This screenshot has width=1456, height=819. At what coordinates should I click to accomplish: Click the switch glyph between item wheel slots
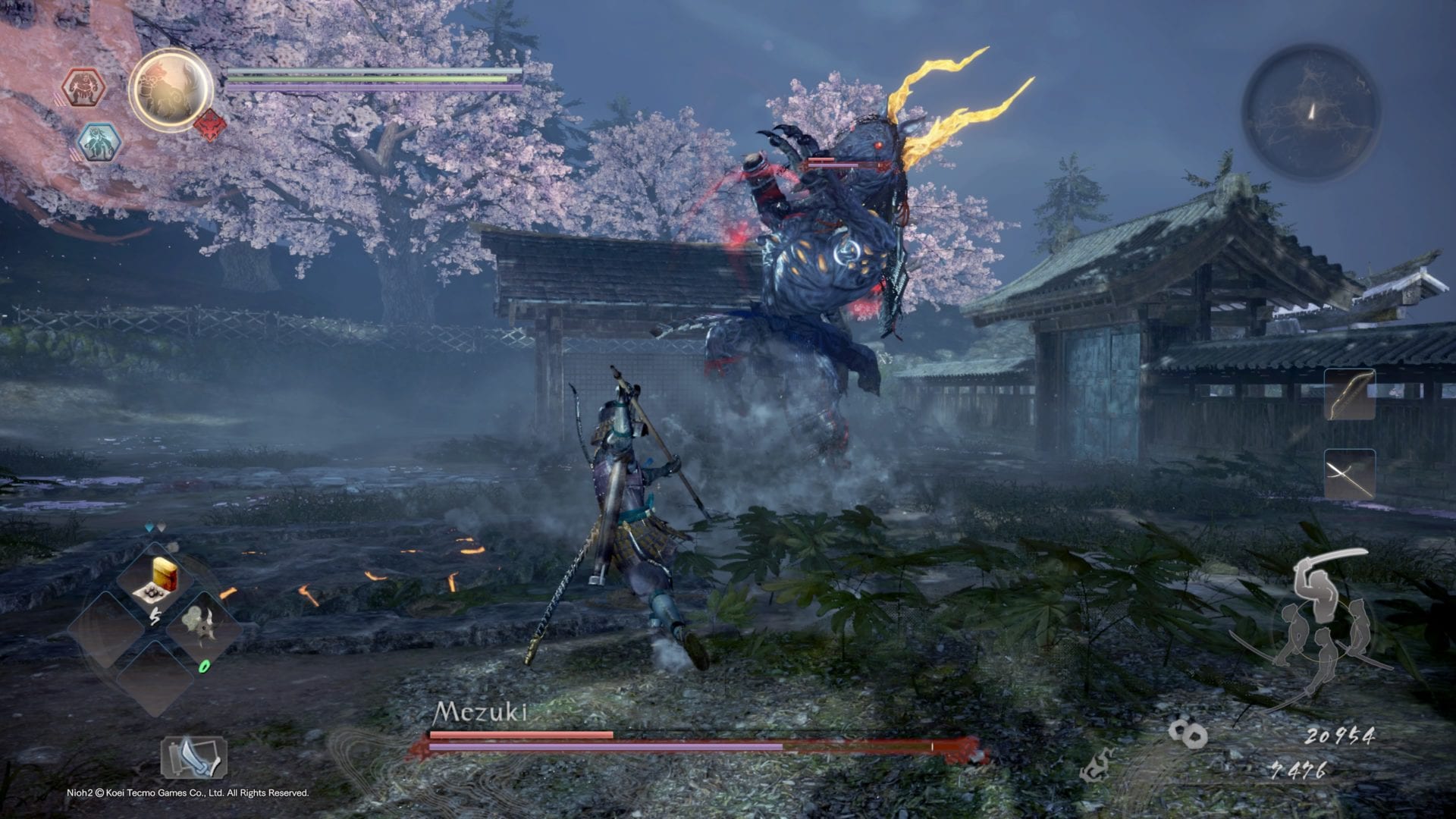[154, 617]
